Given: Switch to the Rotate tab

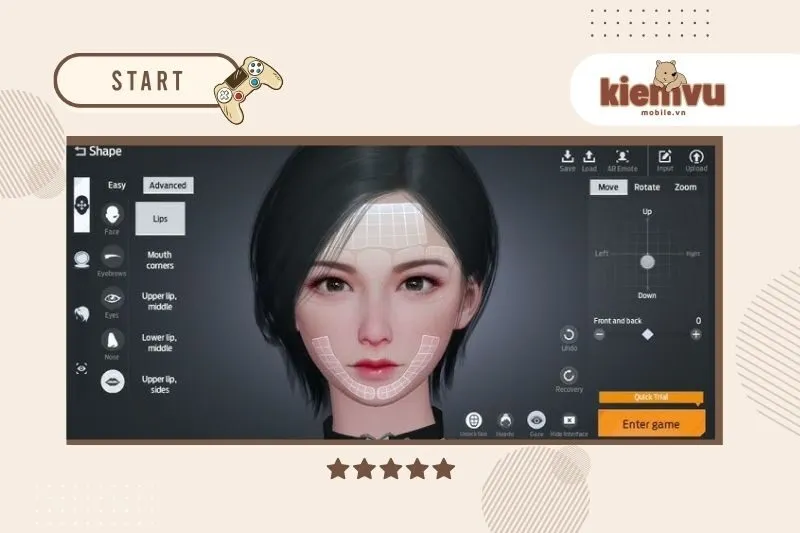Looking at the screenshot, I should click(x=647, y=187).
